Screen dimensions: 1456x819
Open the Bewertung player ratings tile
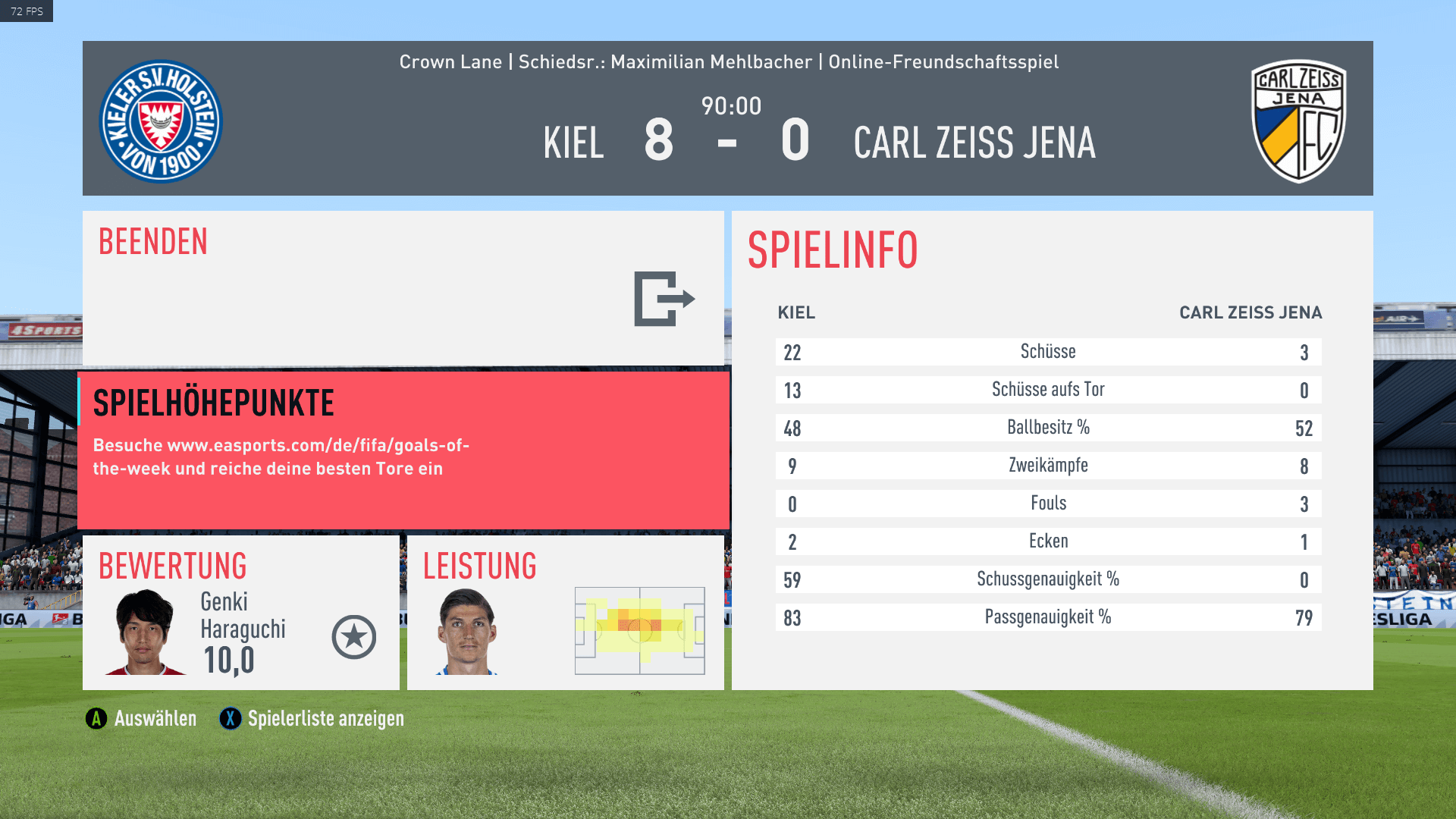pyautogui.click(x=240, y=613)
